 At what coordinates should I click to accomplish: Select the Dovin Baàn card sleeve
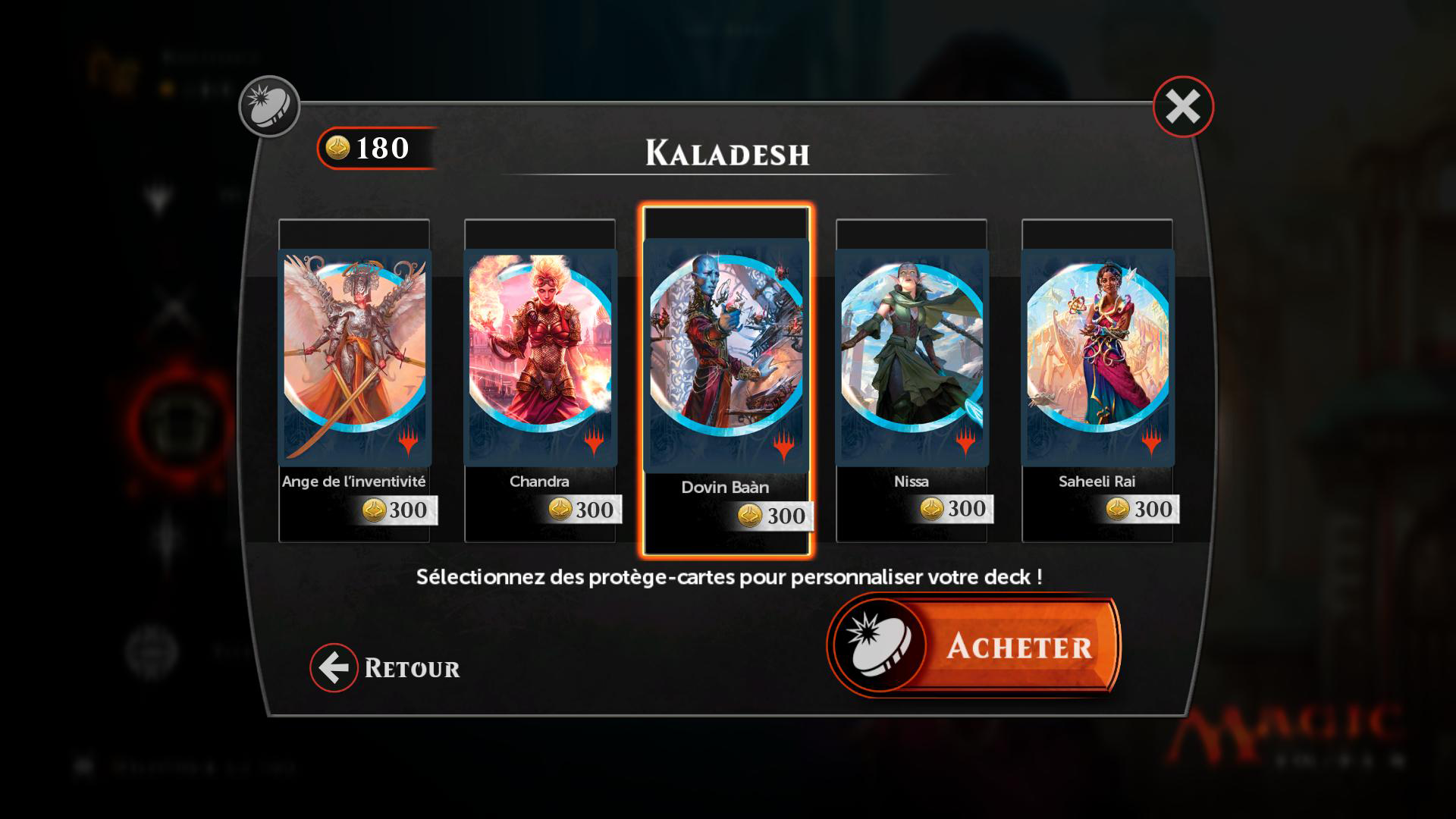pyautogui.click(x=726, y=356)
